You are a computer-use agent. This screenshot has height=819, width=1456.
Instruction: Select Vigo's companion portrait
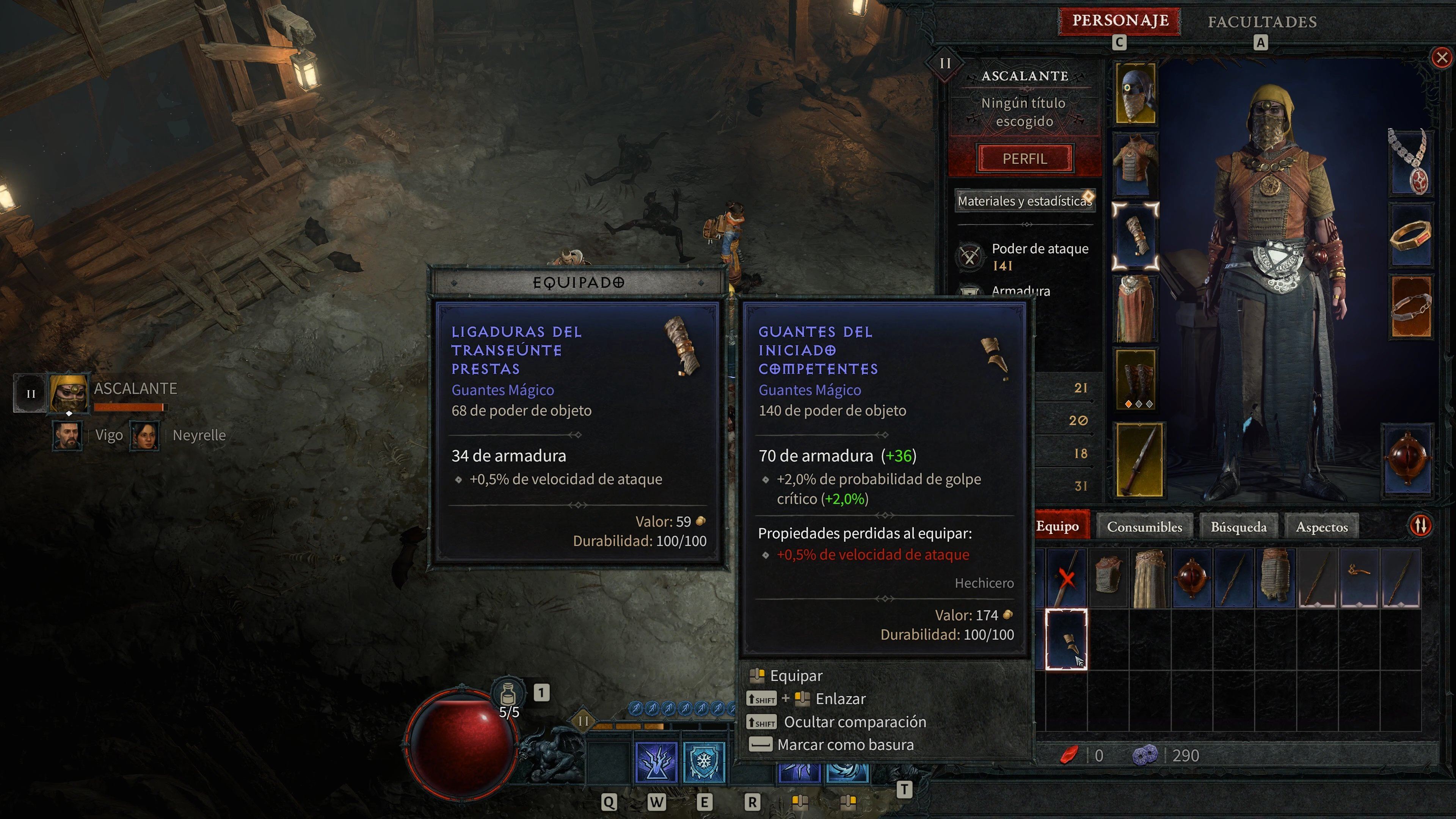pos(68,435)
